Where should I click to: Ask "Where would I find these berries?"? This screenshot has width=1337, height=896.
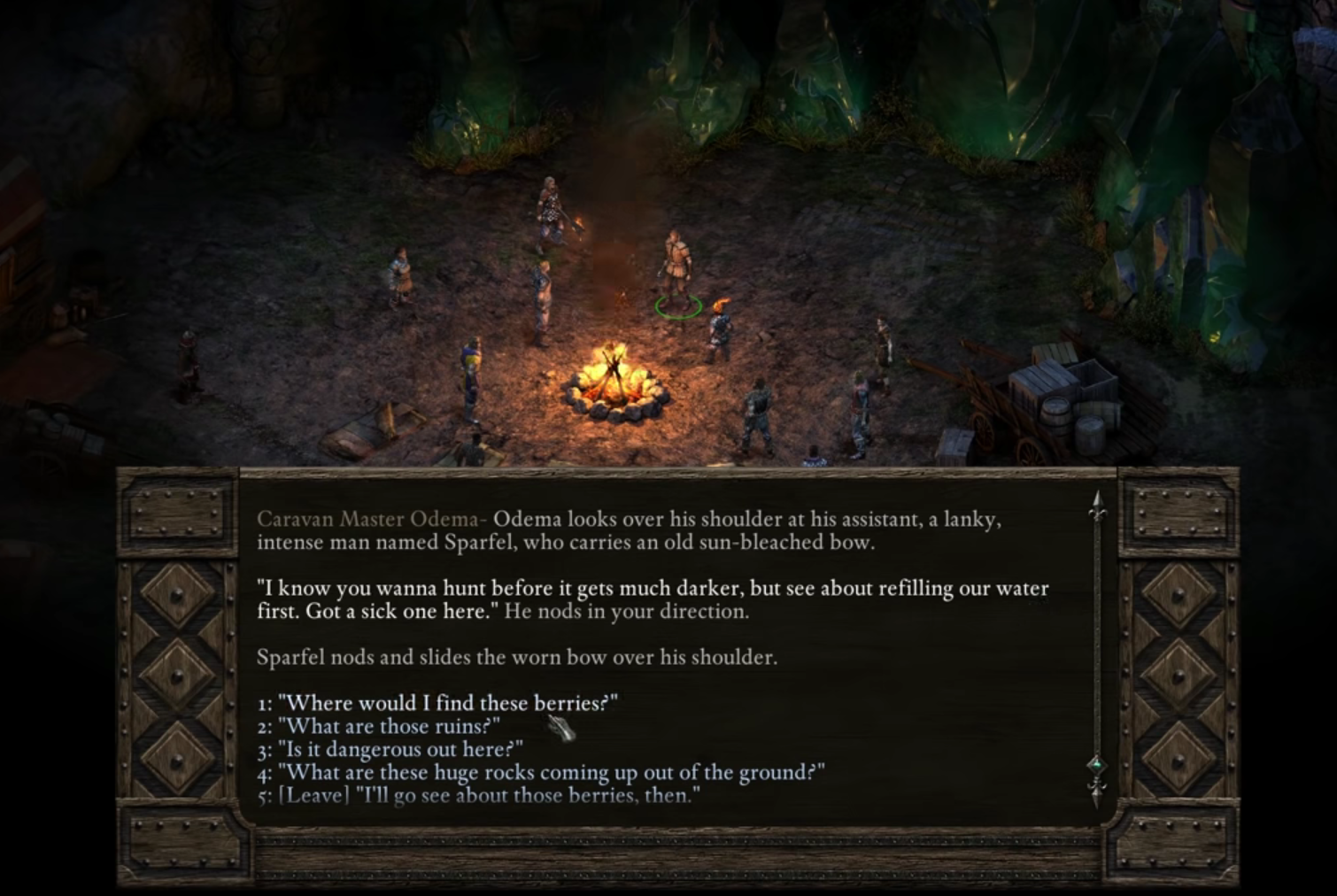click(447, 703)
